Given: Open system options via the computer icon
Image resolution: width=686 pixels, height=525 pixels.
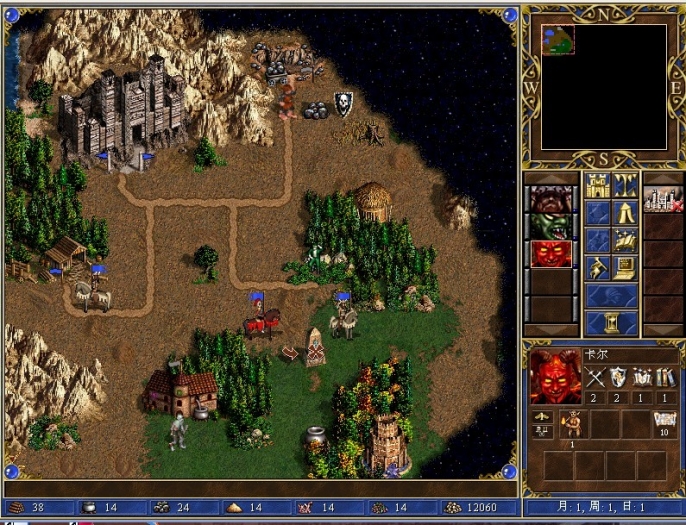Looking at the screenshot, I should point(626,267).
